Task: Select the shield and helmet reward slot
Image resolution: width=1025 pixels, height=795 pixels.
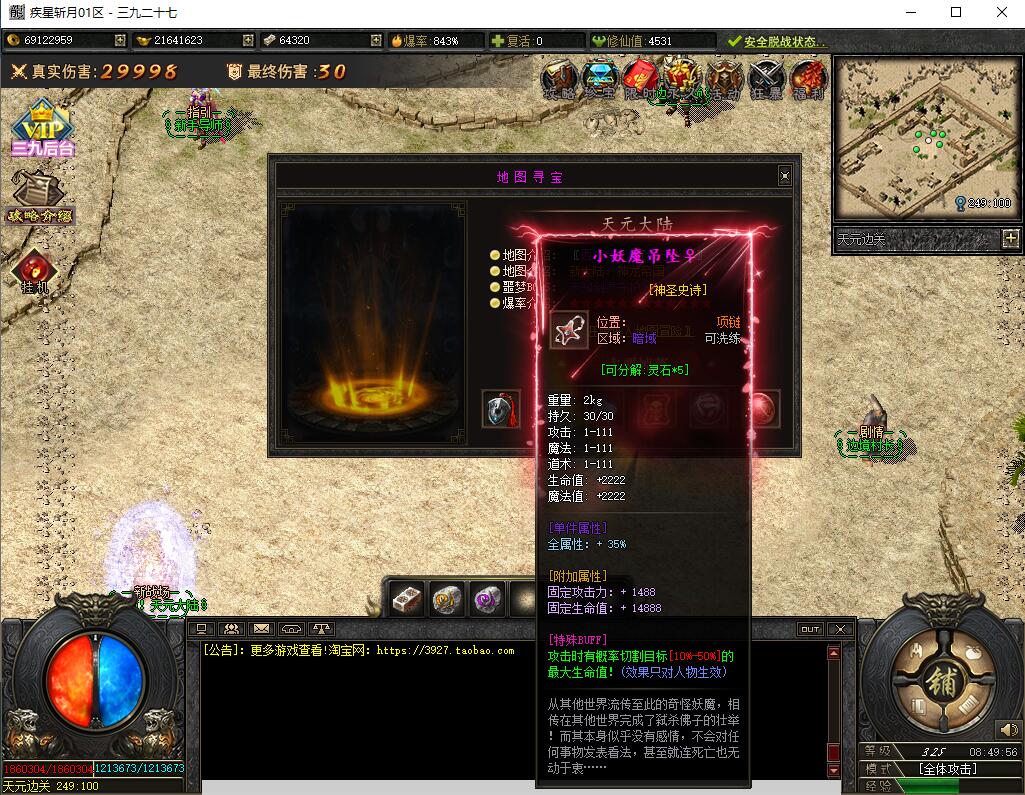Action: pyautogui.click(x=501, y=409)
